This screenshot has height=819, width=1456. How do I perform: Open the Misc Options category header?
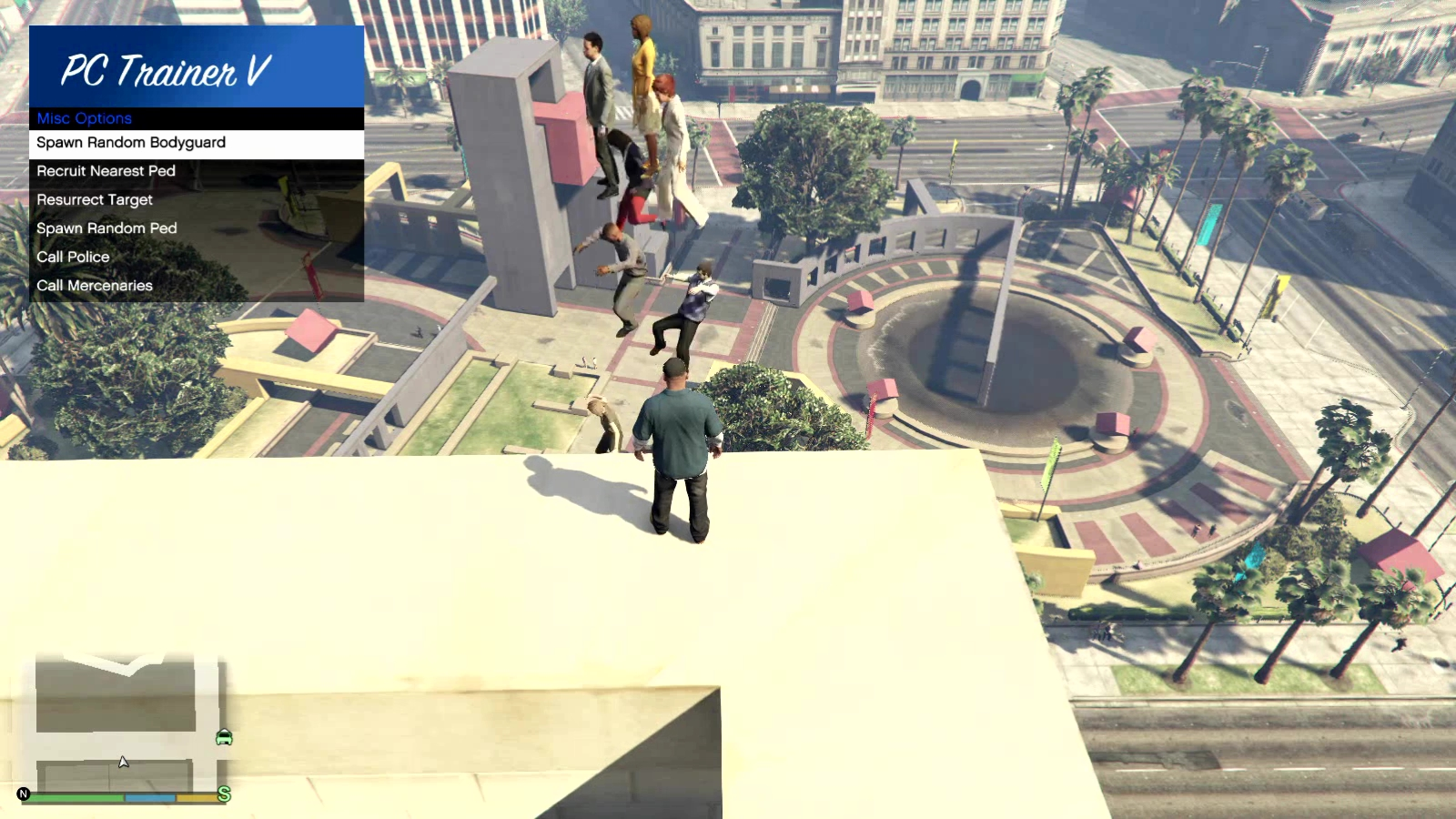84,118
